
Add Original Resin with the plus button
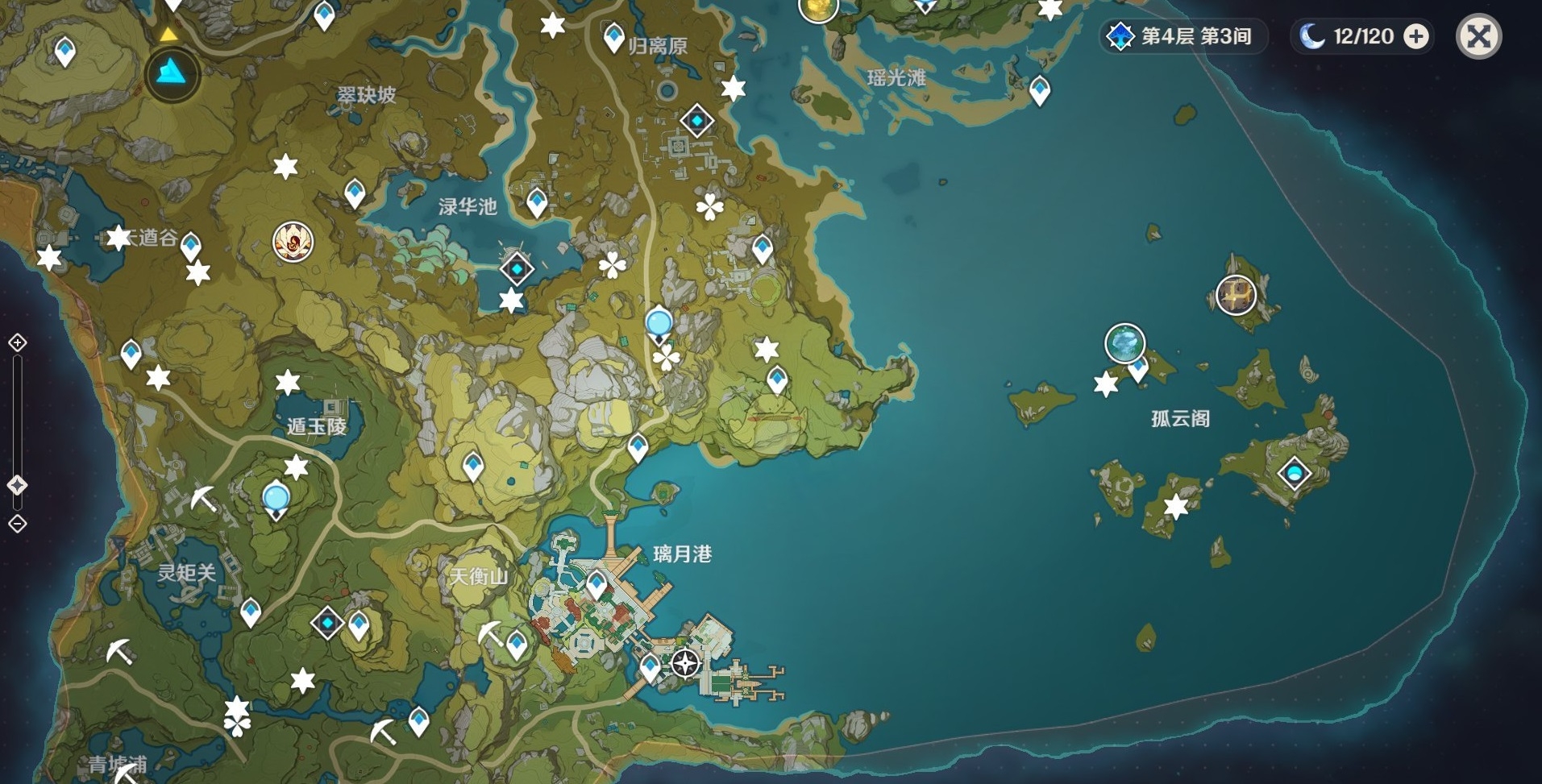[x=1416, y=36]
